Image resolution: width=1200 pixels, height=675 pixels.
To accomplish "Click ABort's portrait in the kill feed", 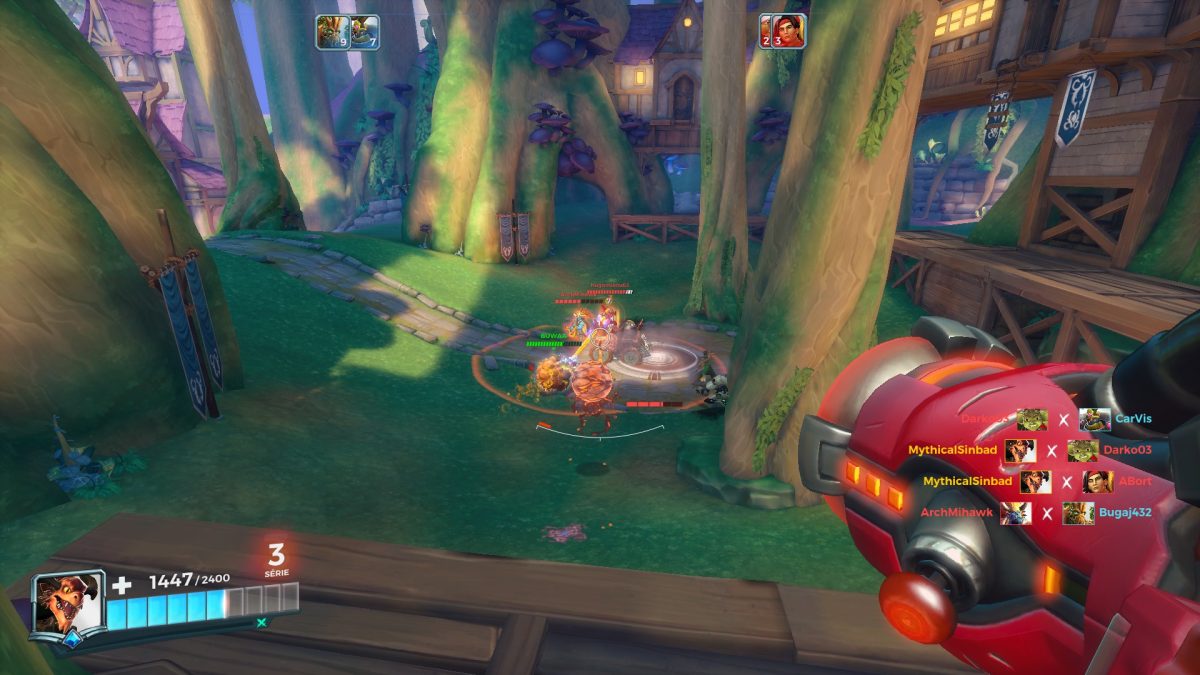I will 1097,482.
